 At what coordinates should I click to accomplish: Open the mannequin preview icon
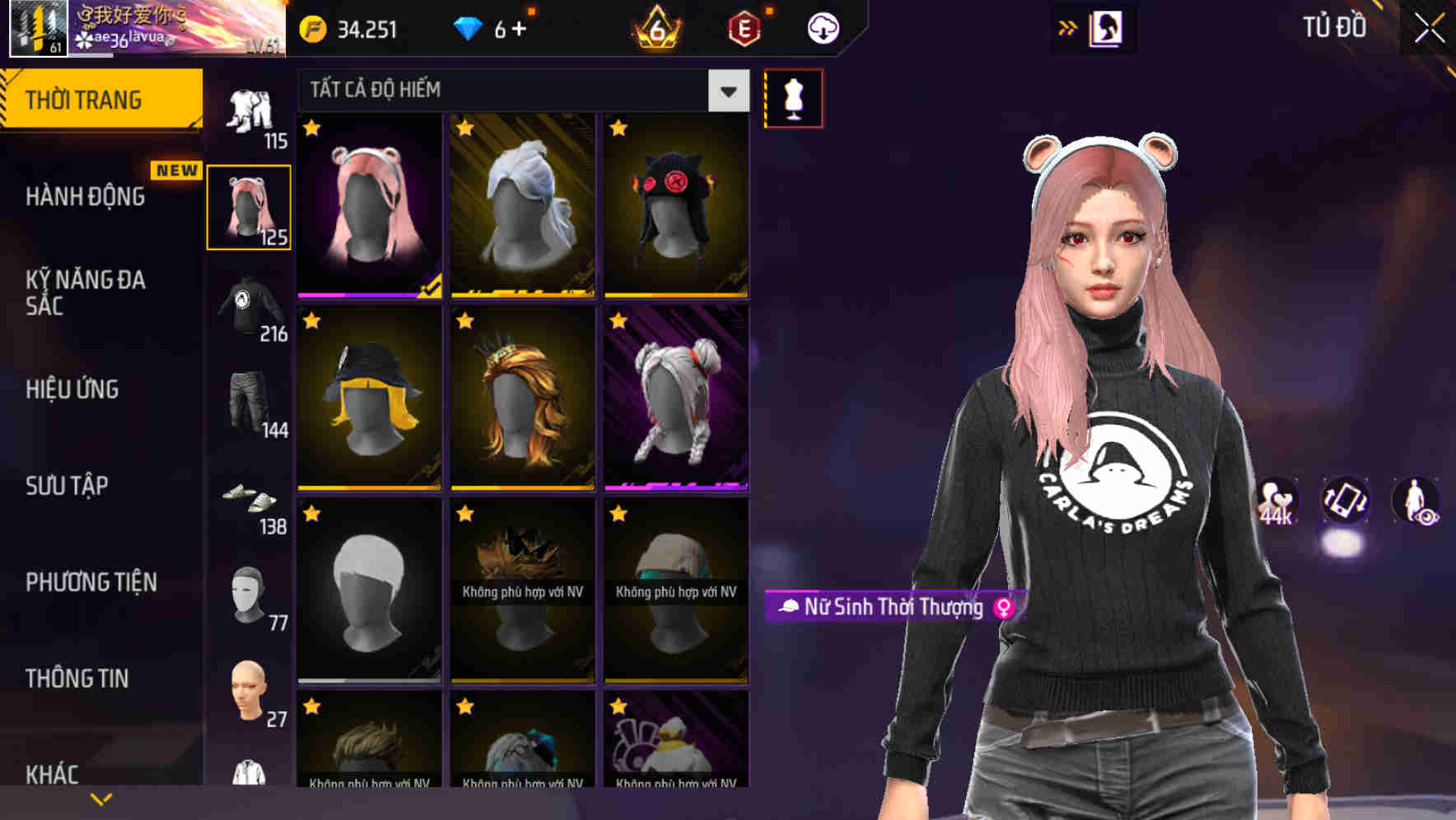[793, 97]
